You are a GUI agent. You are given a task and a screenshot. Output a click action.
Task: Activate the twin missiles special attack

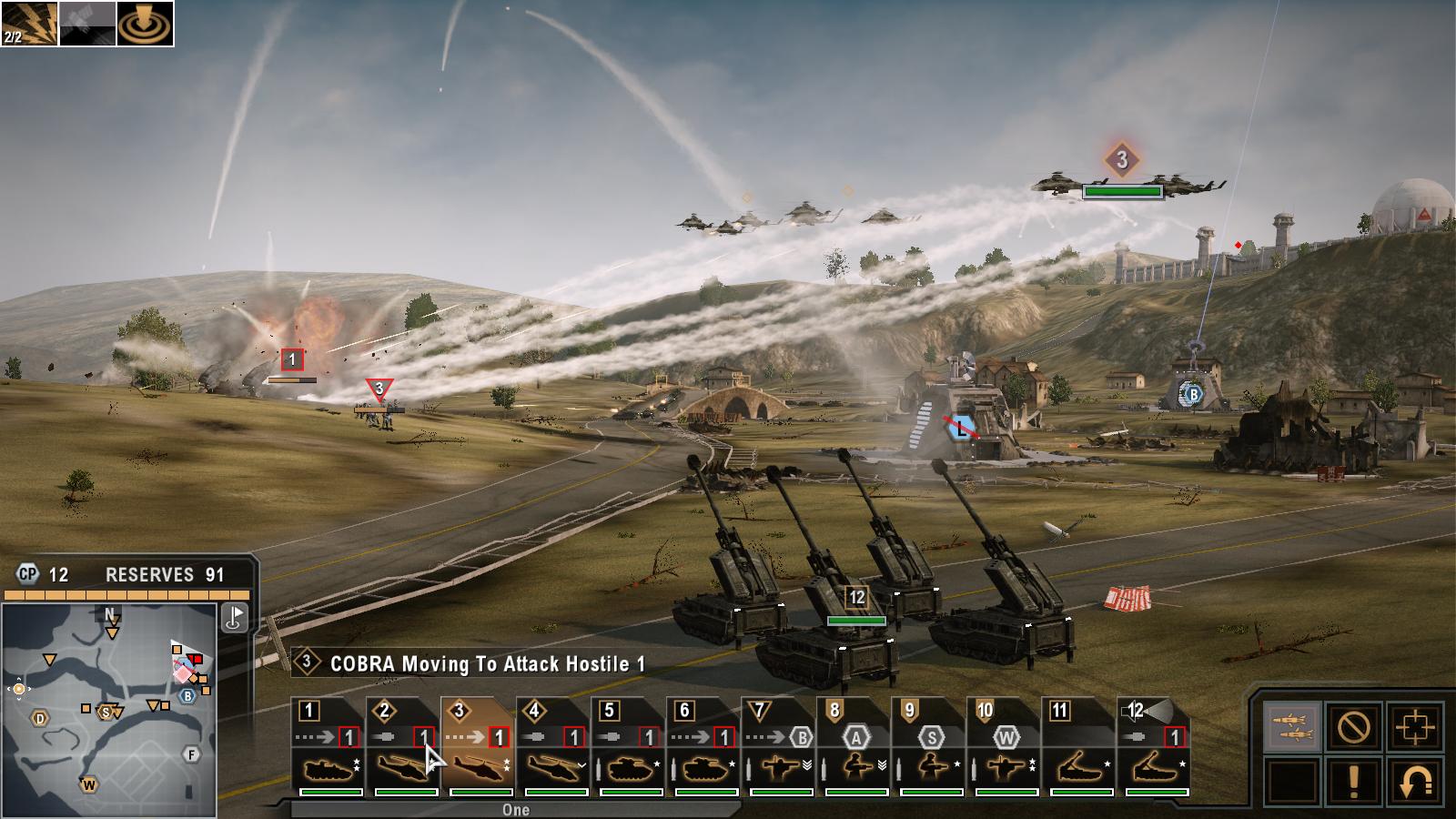(x=1293, y=727)
